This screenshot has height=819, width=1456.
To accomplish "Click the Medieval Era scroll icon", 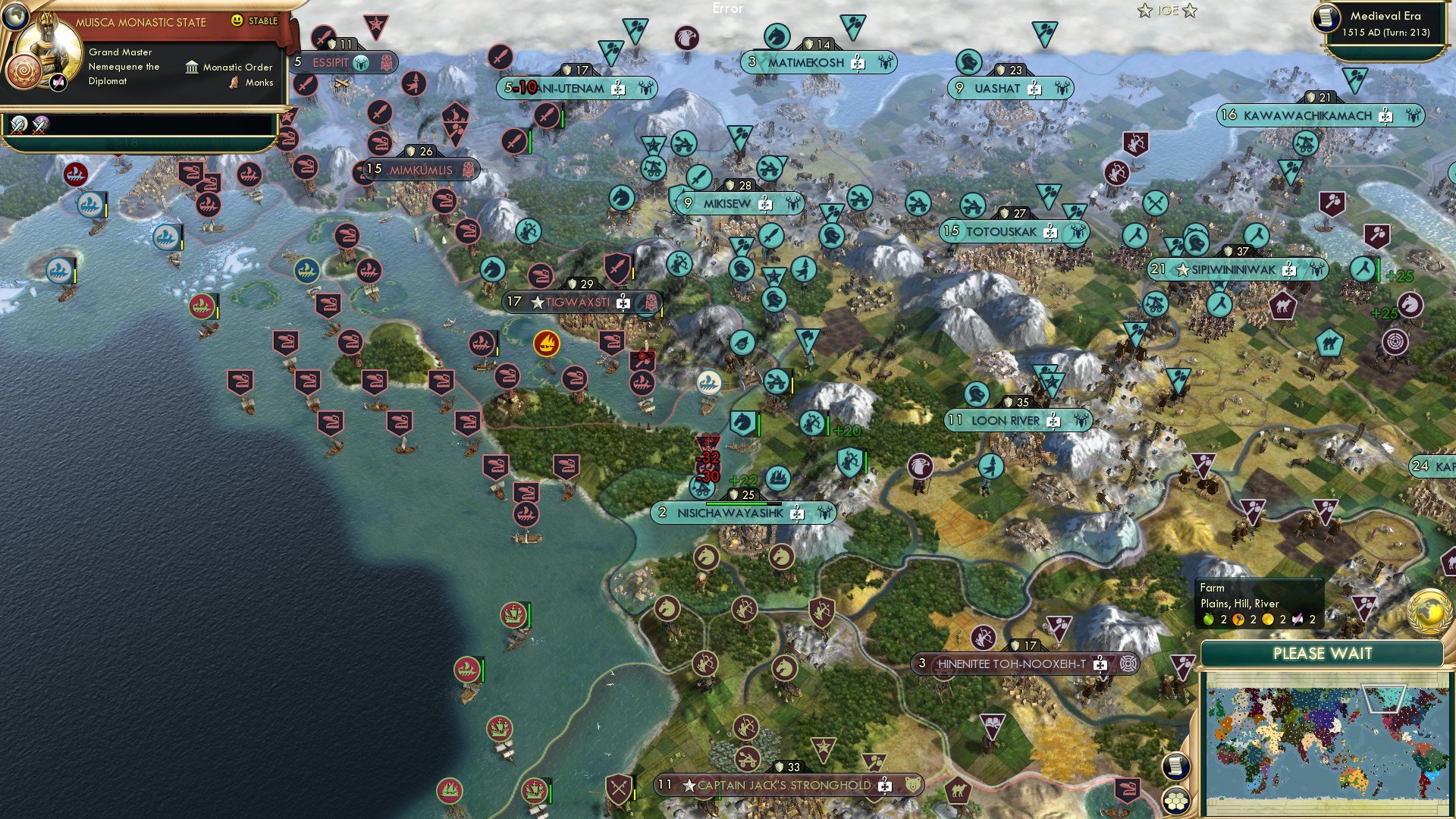I will (x=1328, y=19).
